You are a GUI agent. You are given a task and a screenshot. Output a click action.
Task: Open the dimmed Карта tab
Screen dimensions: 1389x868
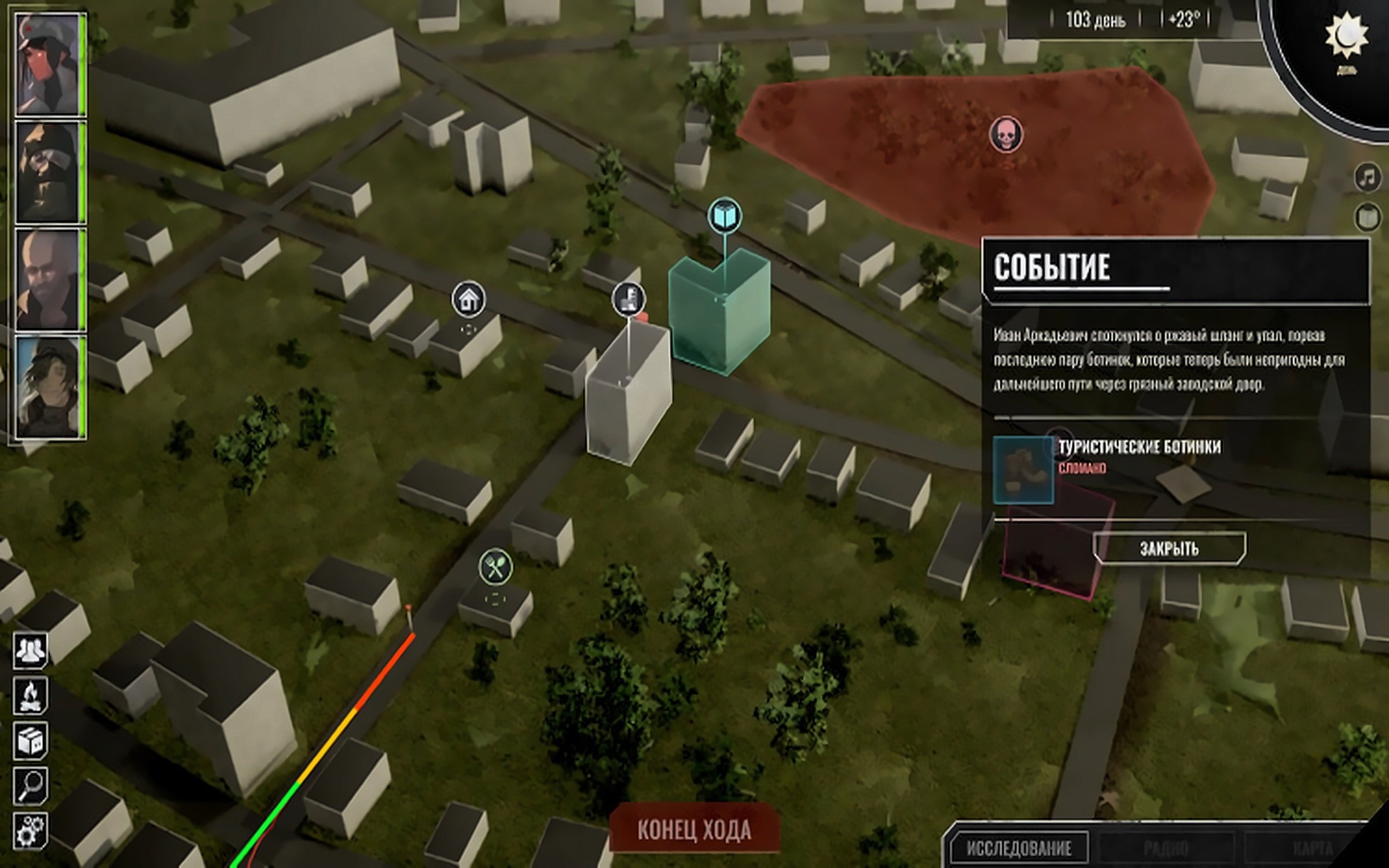[1313, 848]
